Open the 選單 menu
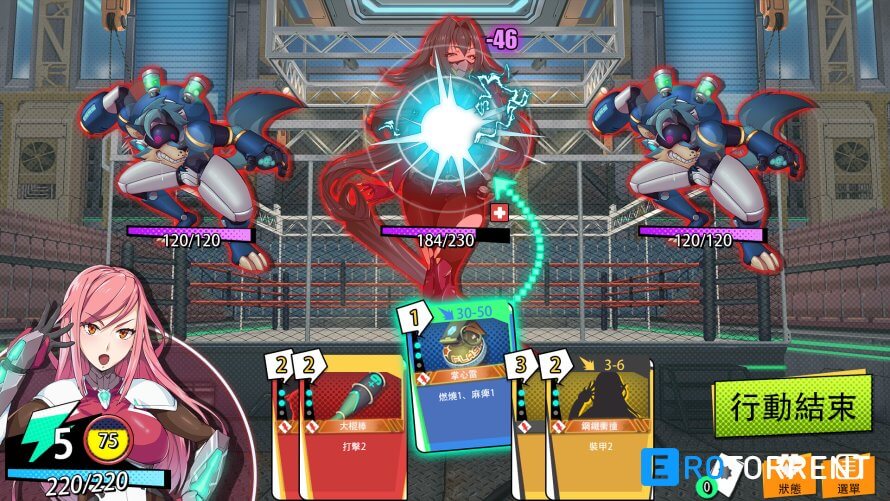 (850, 478)
